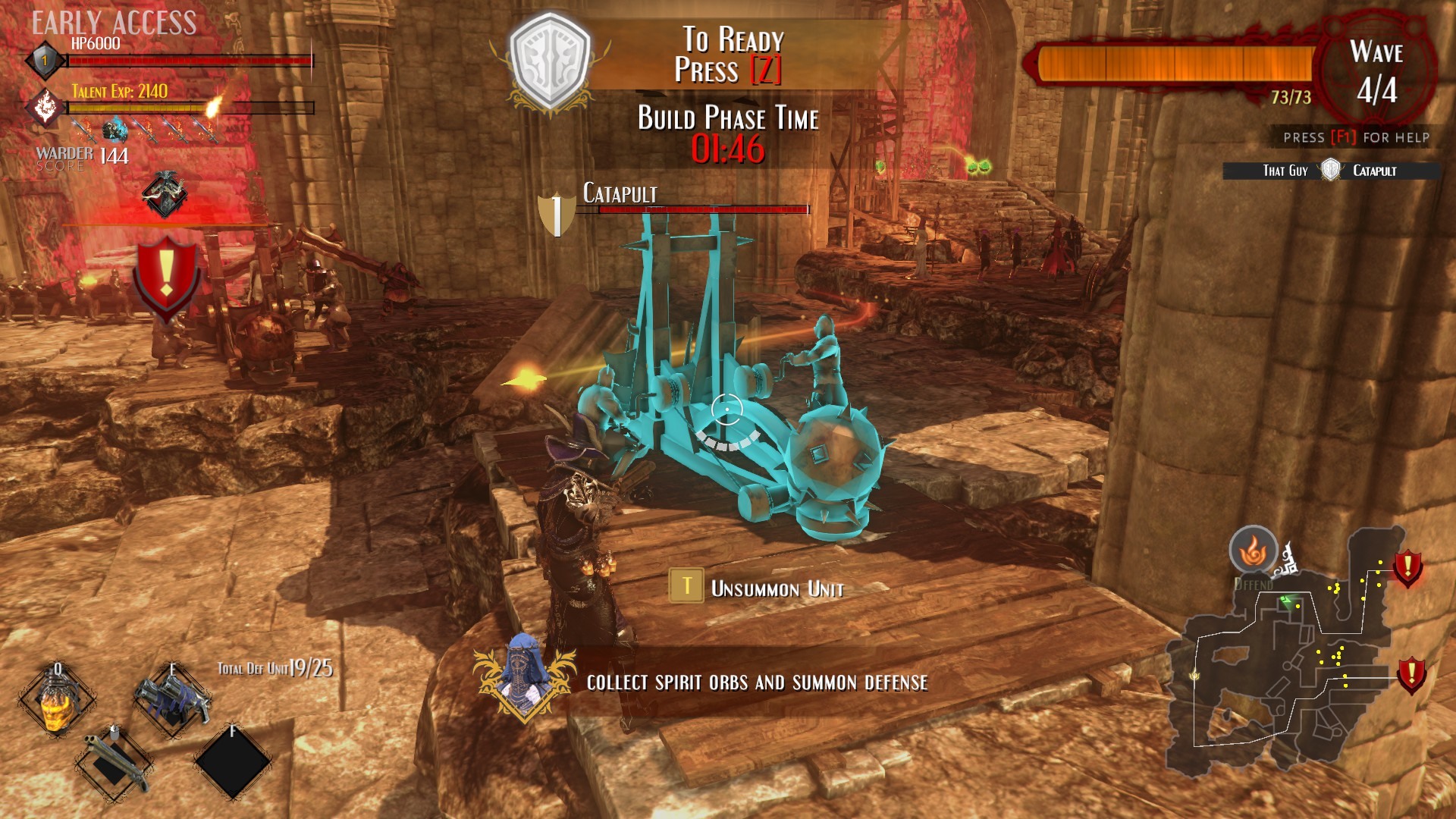
Task: Select the lower red alert shield on minimap
Action: point(1410,674)
